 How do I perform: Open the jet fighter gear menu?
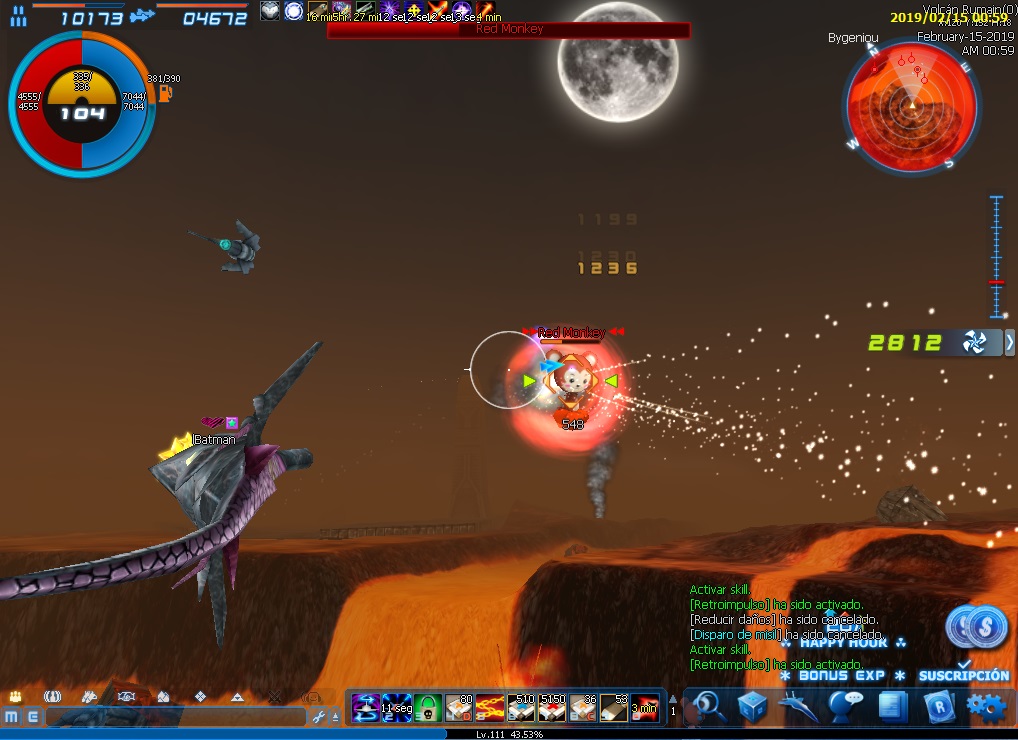(x=799, y=707)
